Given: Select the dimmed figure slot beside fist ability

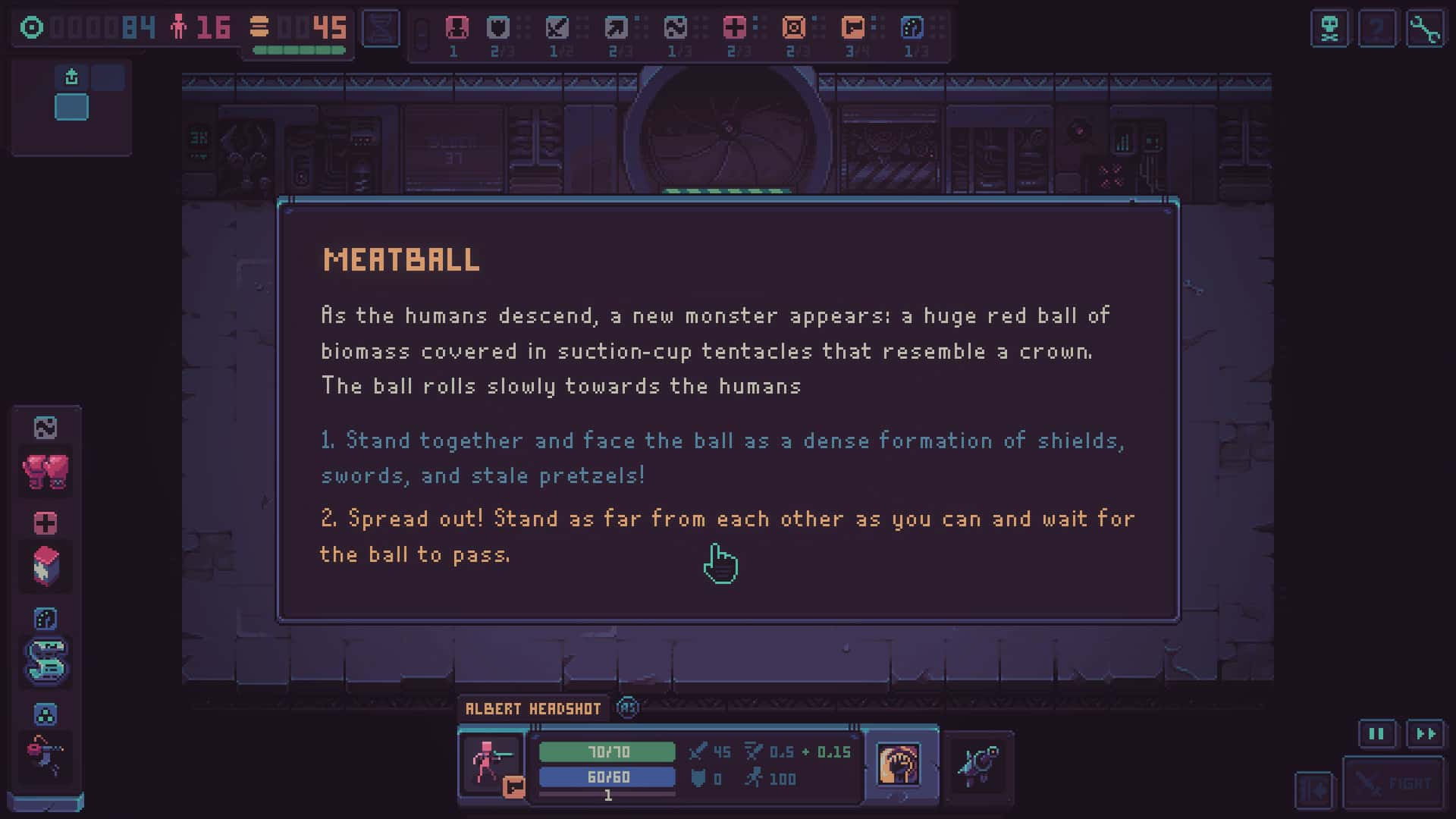Looking at the screenshot, I should pyautogui.click(x=977, y=764).
